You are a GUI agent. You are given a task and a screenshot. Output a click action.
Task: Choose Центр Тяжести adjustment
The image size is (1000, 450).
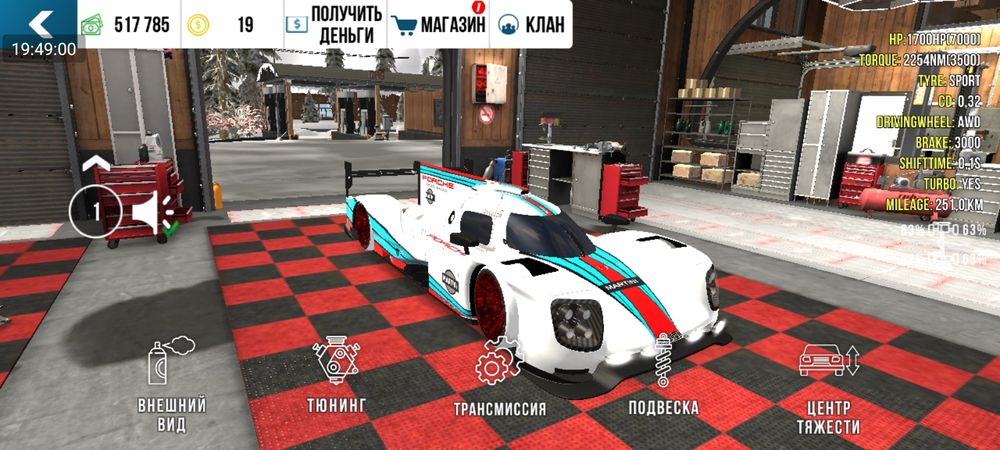coord(829,387)
